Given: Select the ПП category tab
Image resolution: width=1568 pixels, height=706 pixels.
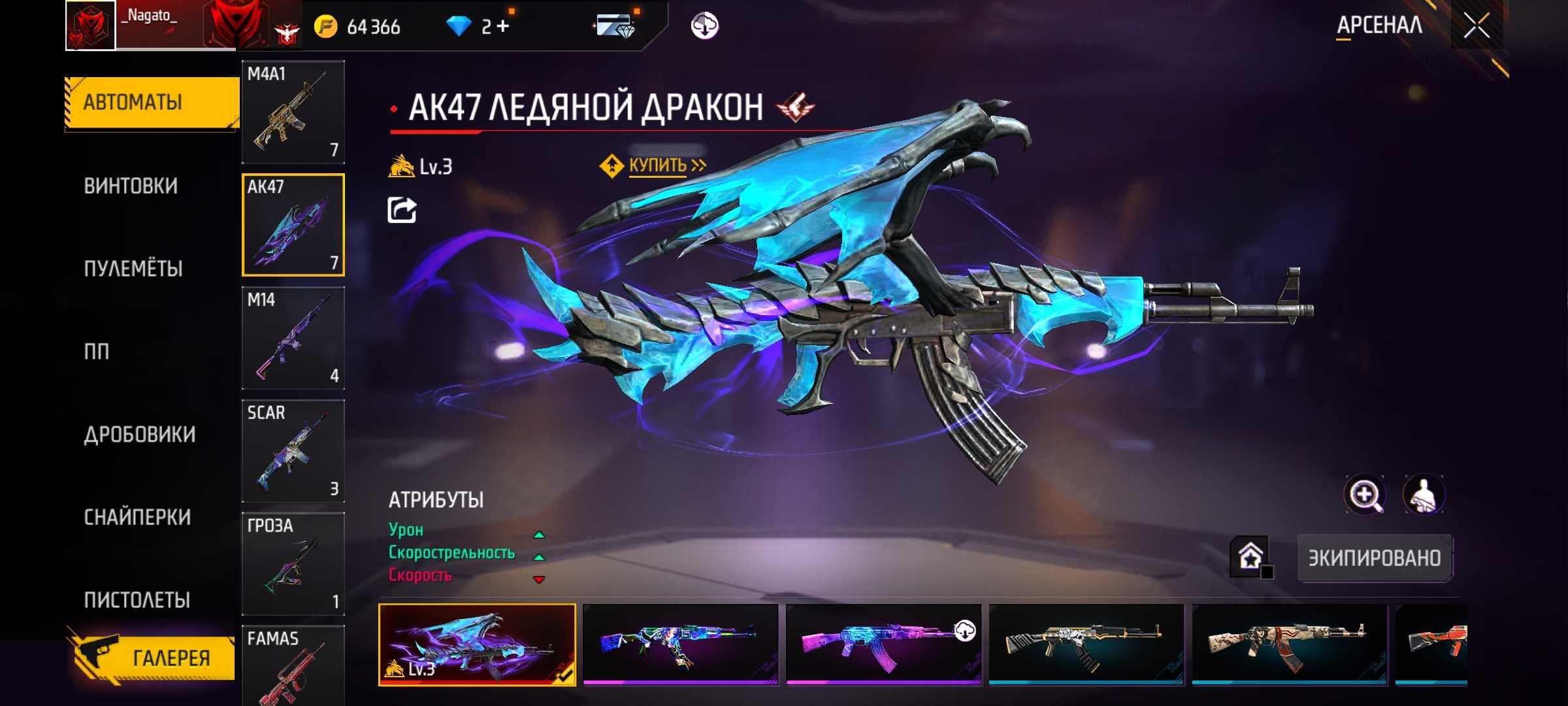Looking at the screenshot, I should click(97, 352).
